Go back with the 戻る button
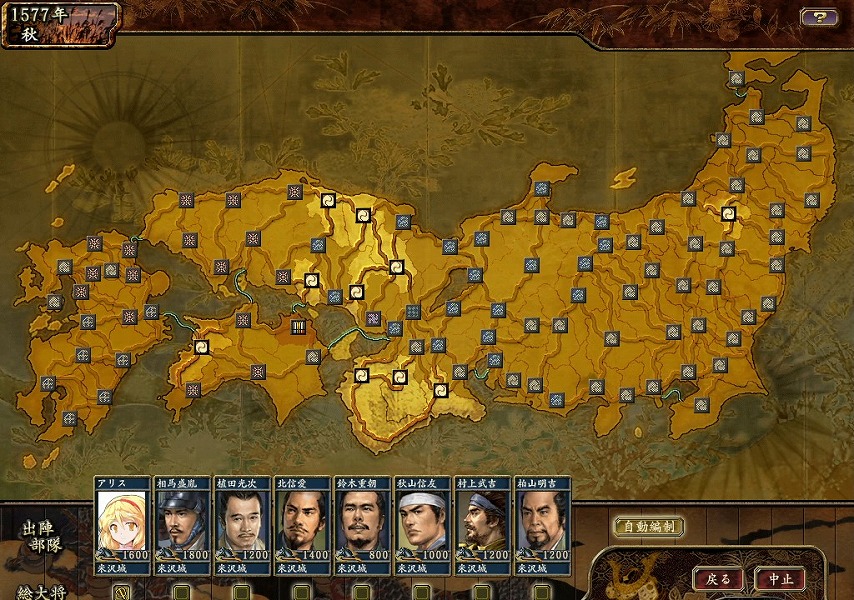Viewport: 854px width, 600px height. tap(718, 579)
